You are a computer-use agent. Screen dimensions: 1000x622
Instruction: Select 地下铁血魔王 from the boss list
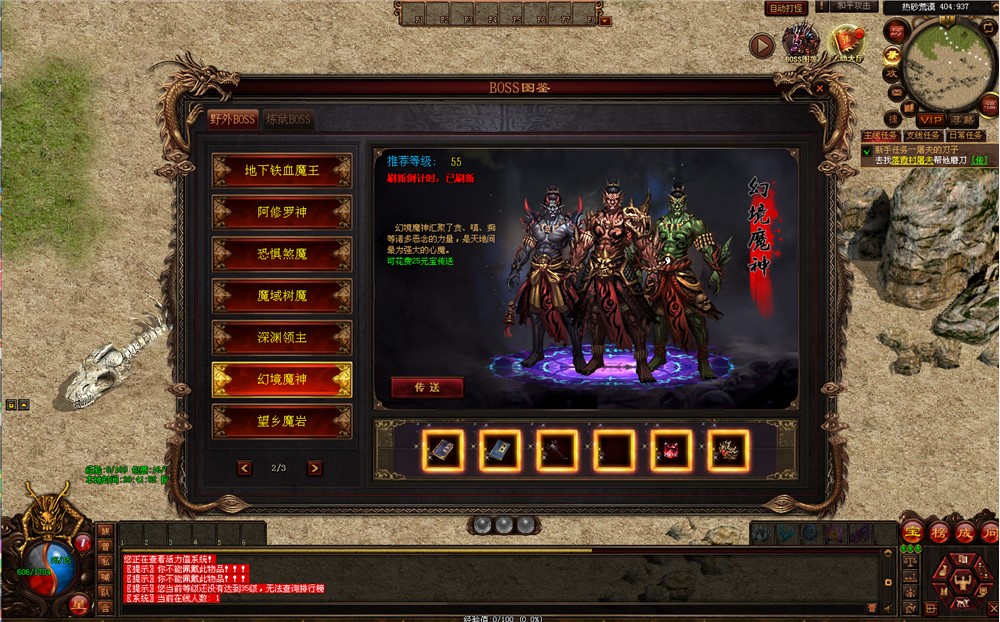tap(282, 170)
